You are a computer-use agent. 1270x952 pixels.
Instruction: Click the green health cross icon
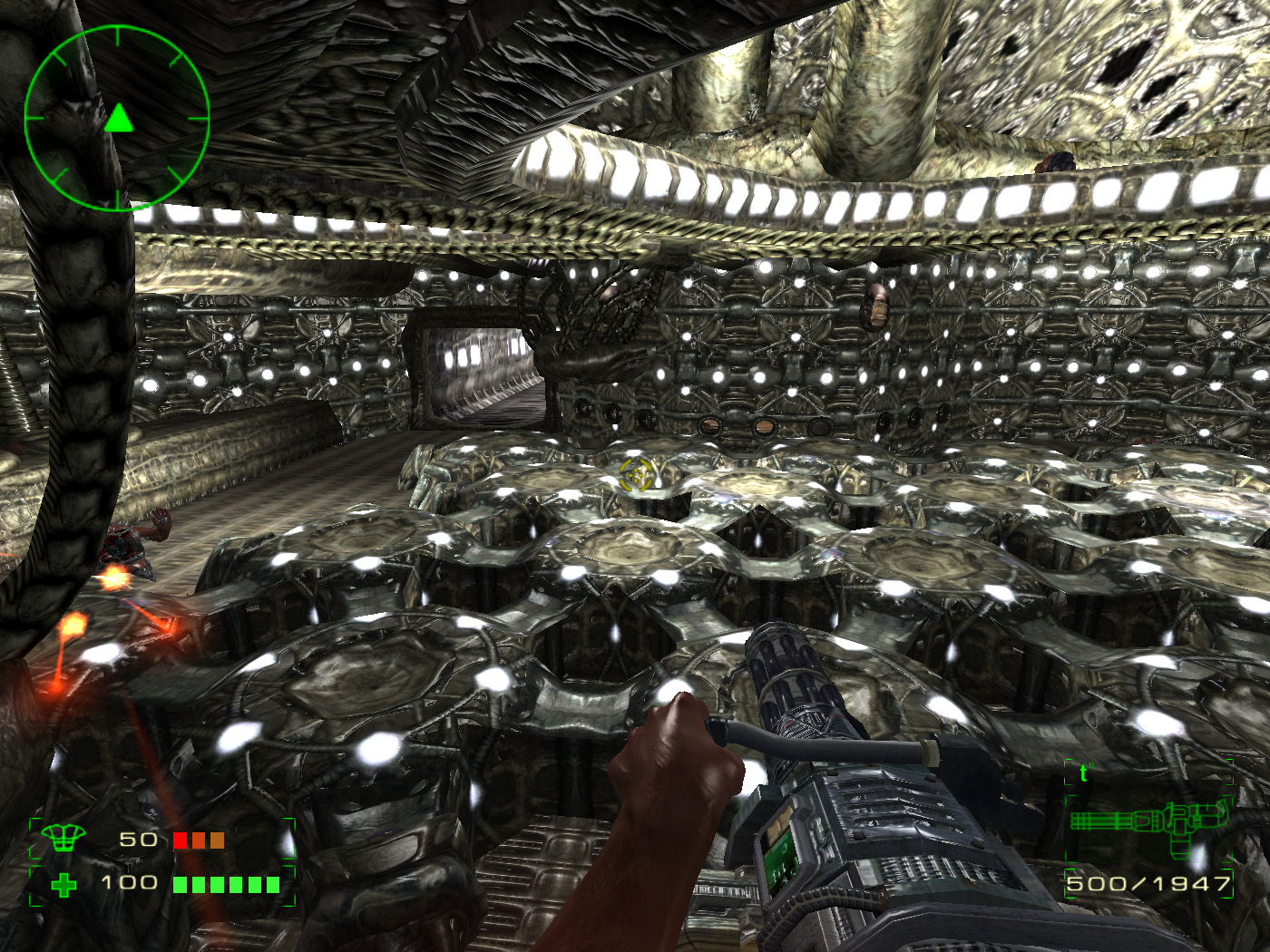(63, 885)
